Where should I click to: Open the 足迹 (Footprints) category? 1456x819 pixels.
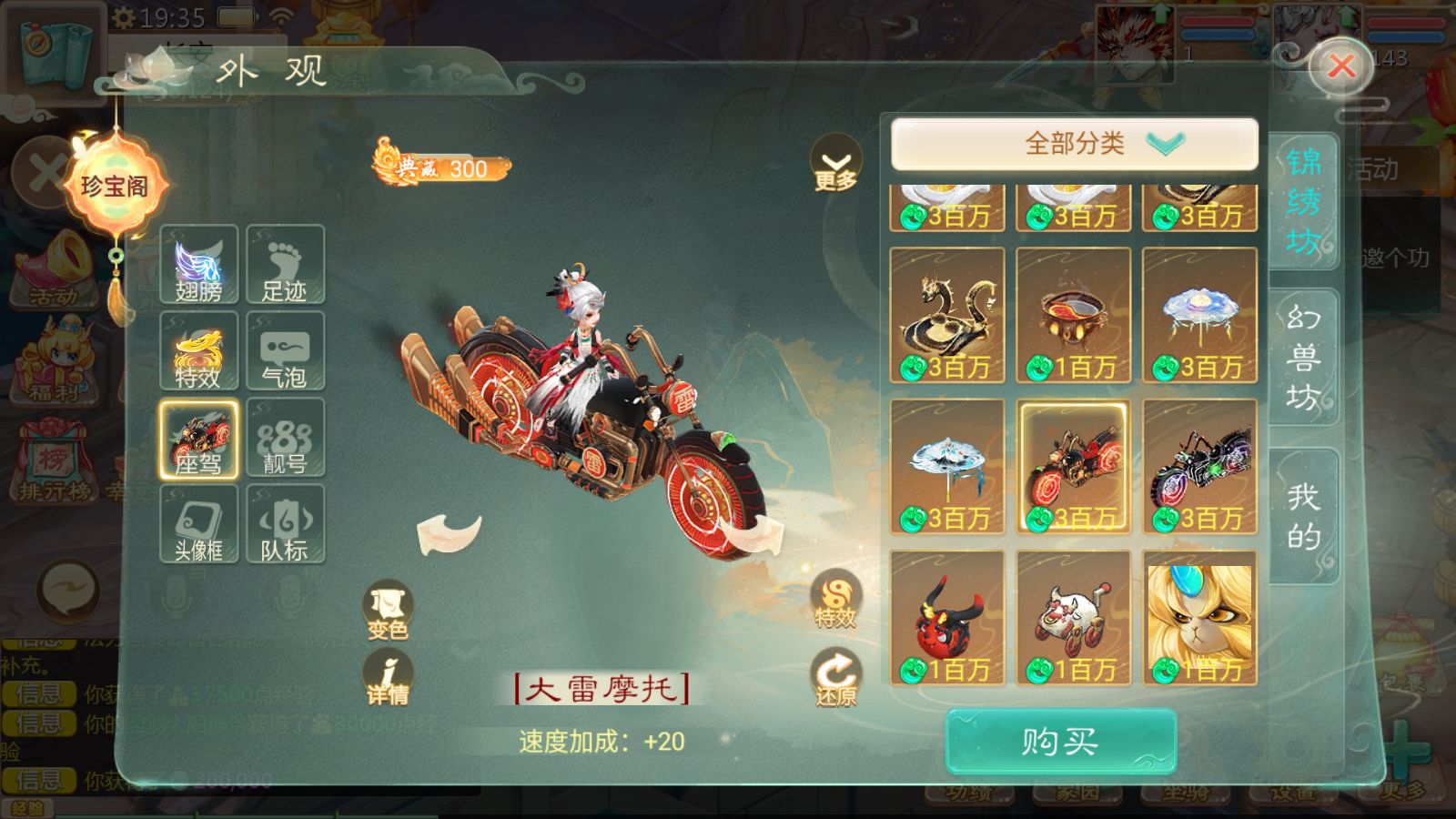tap(286, 266)
